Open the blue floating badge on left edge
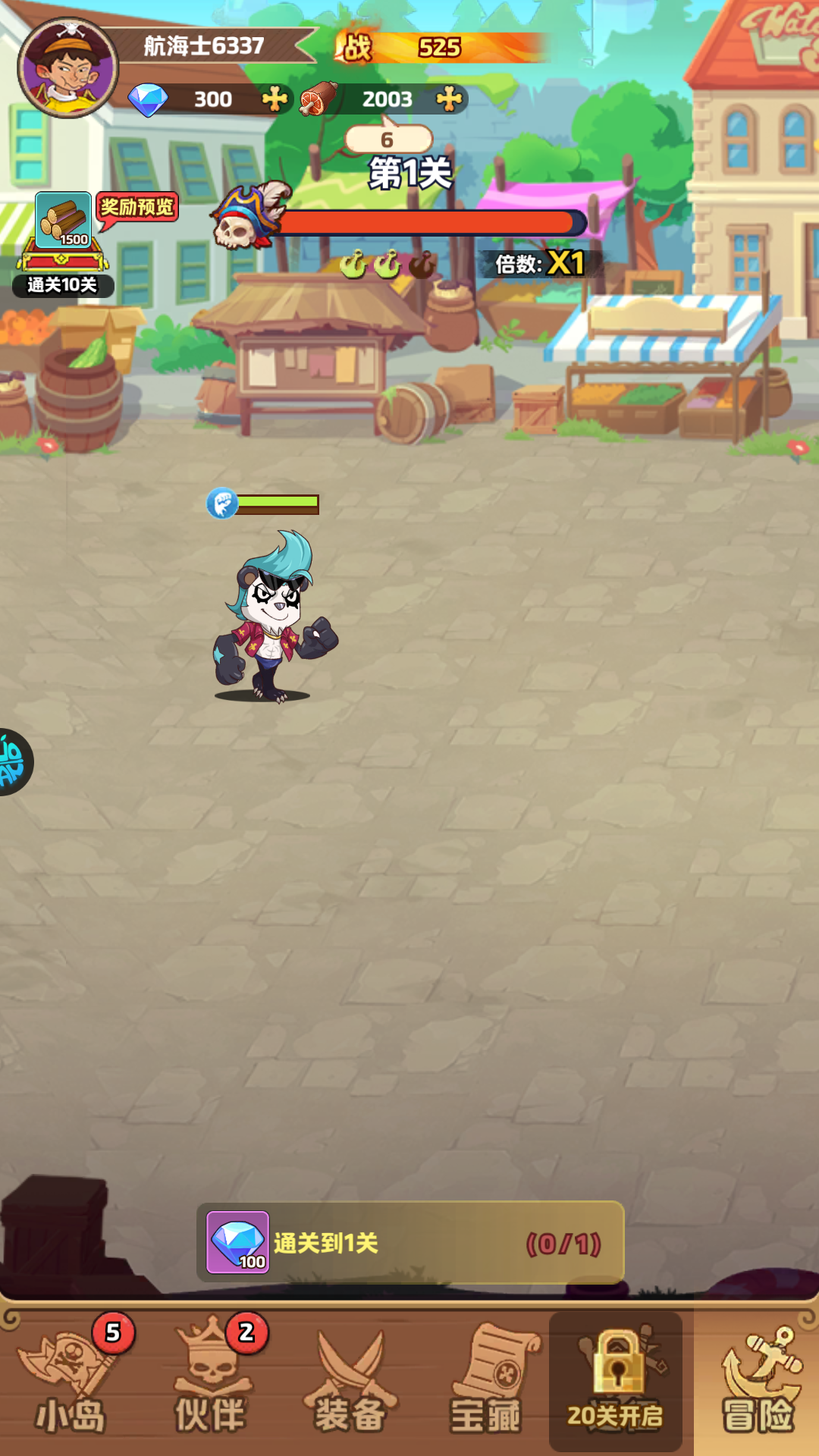Screen dimensions: 819x1456 [x=14, y=762]
